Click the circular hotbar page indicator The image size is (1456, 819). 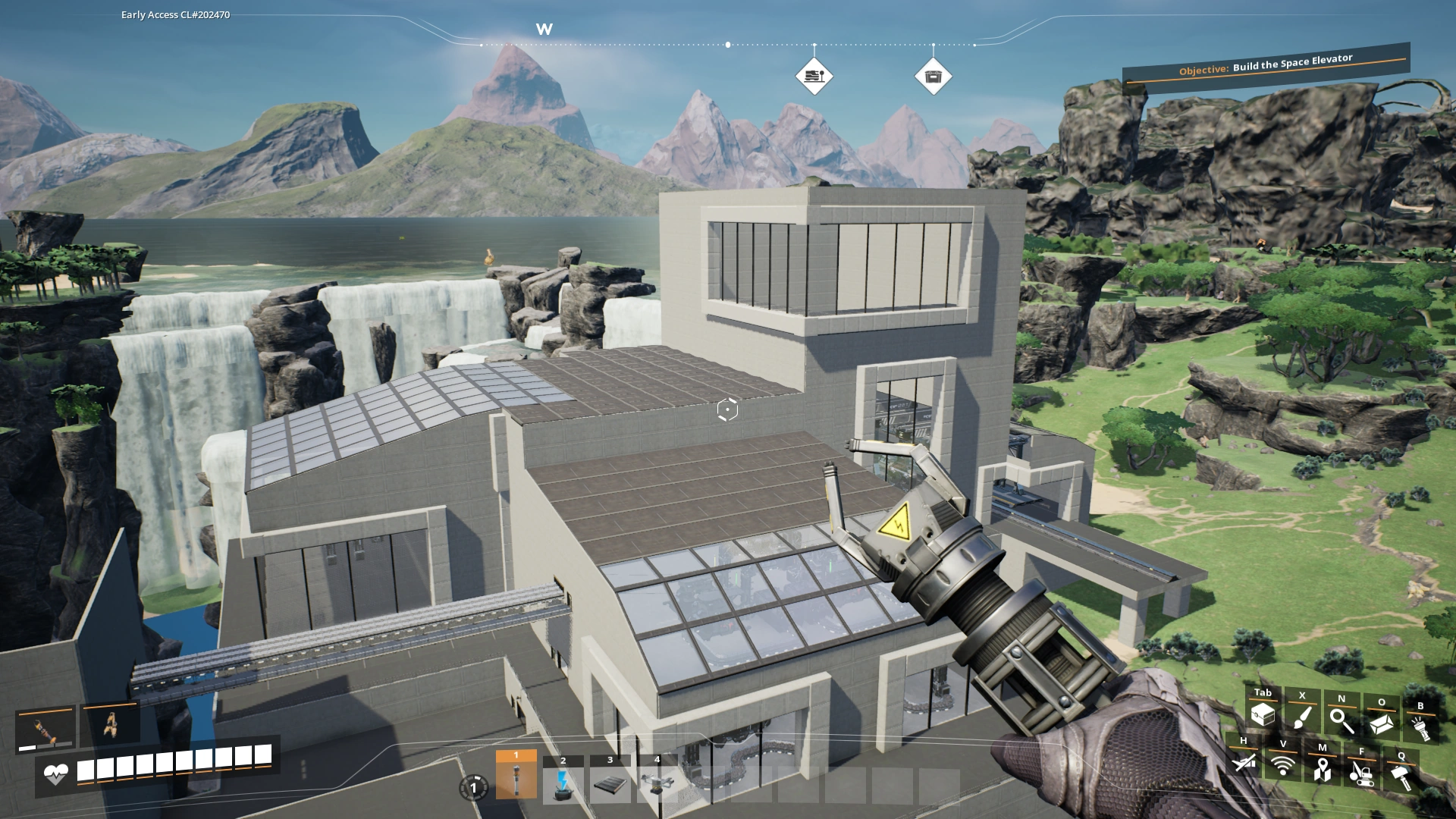click(473, 787)
